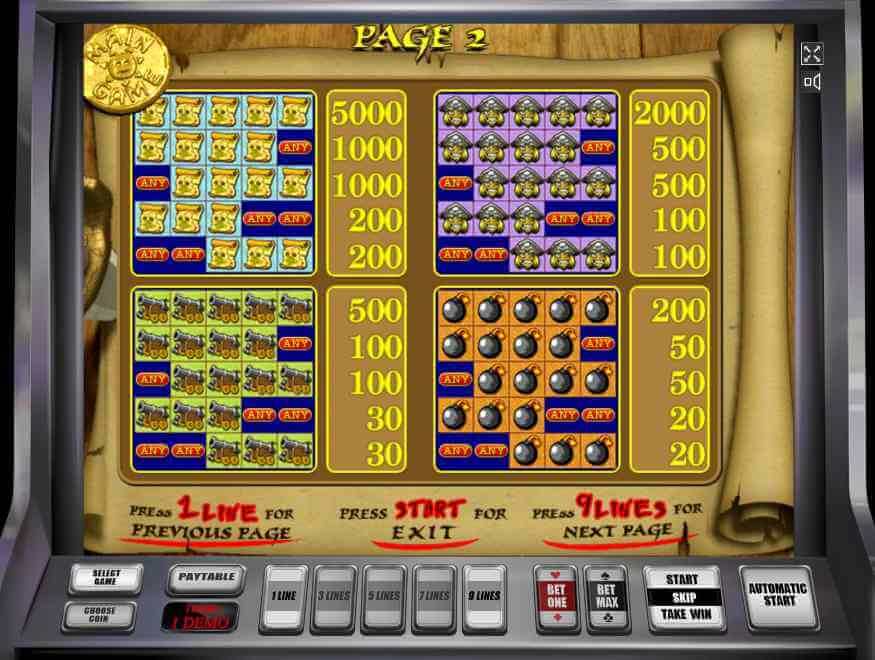Select the 1 Line button
The height and width of the screenshot is (660, 875).
[284, 597]
